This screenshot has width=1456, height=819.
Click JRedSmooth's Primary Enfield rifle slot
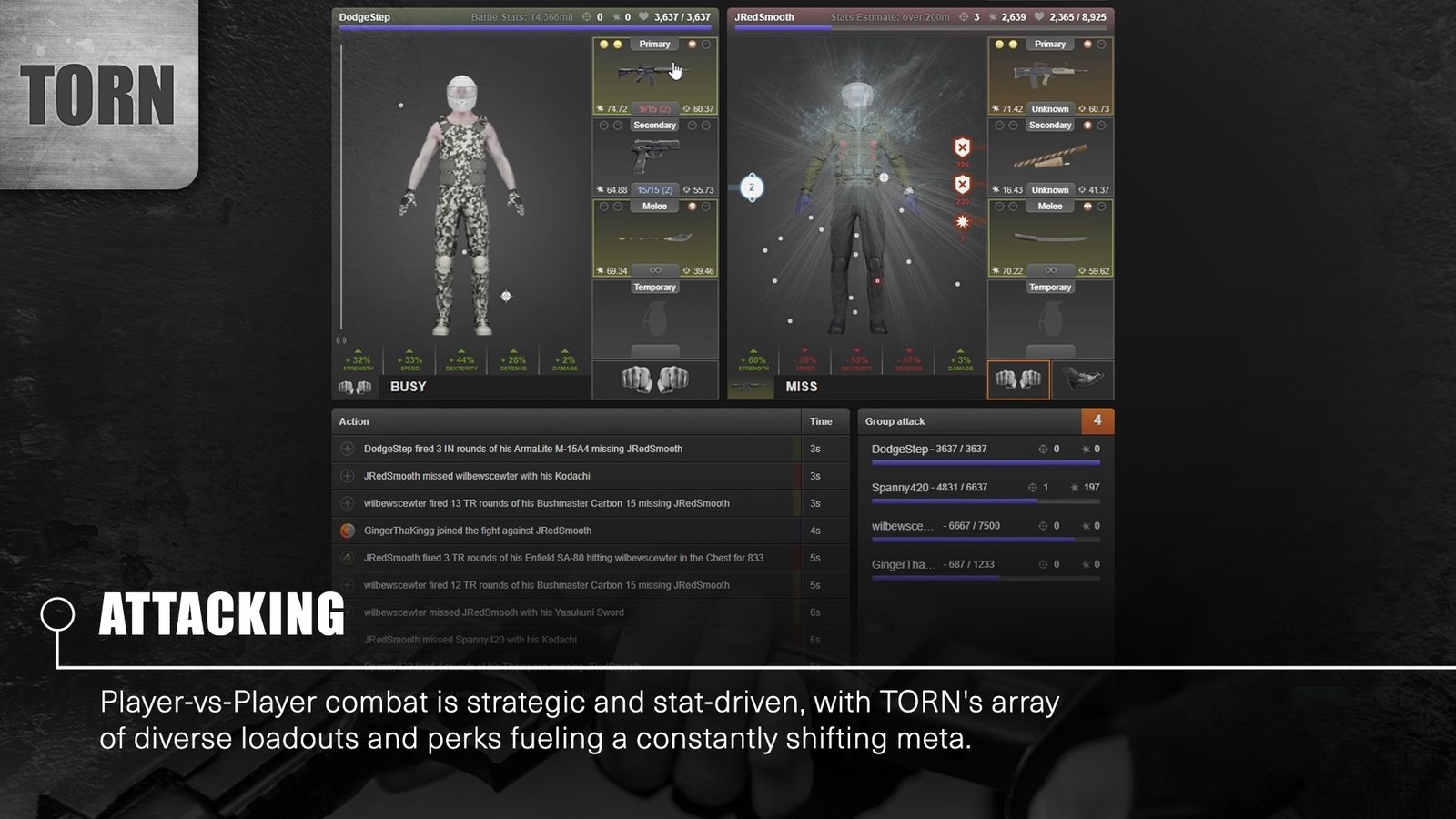point(1050,76)
